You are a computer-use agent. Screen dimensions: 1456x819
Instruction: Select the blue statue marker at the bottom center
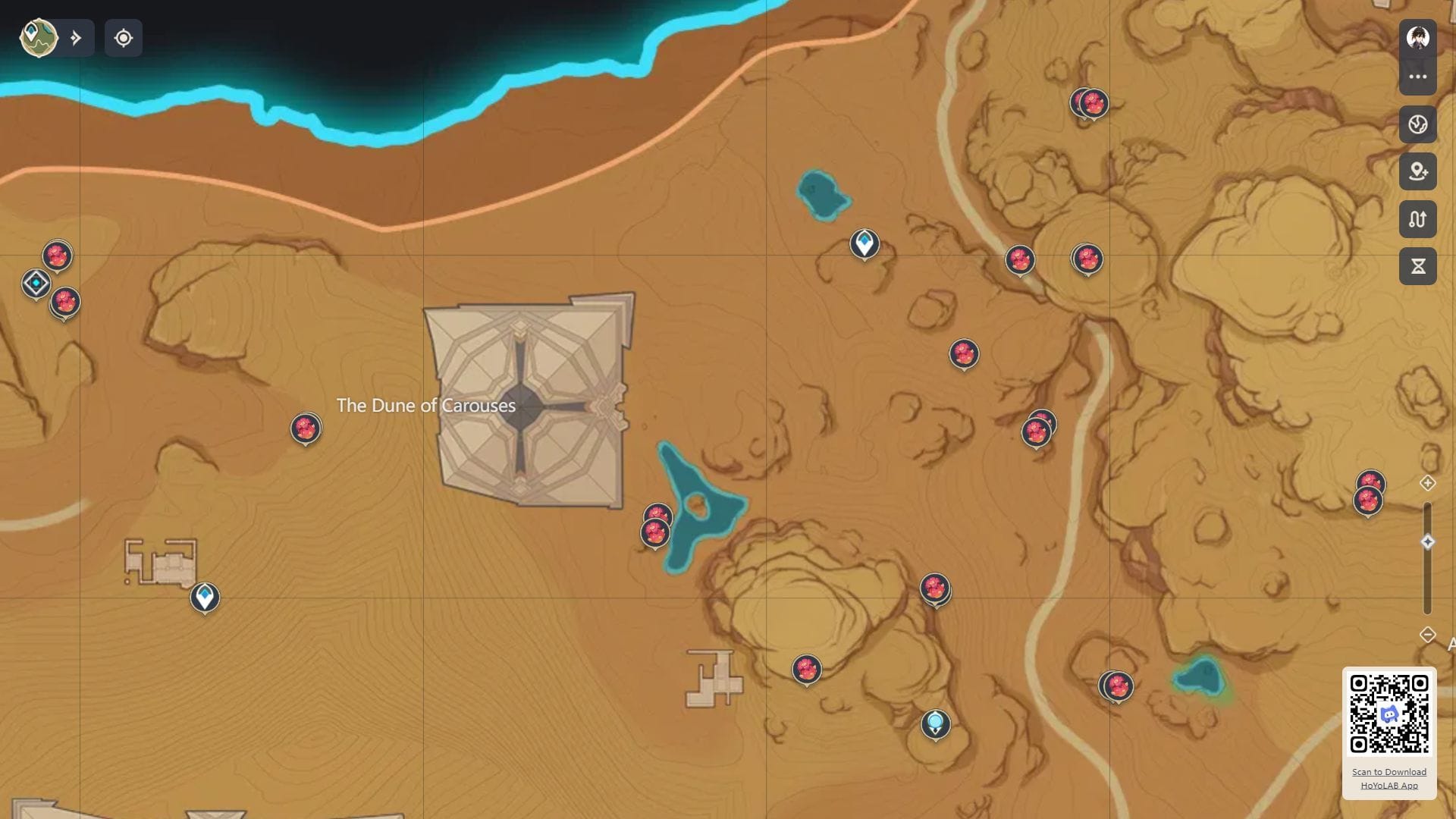point(937,725)
